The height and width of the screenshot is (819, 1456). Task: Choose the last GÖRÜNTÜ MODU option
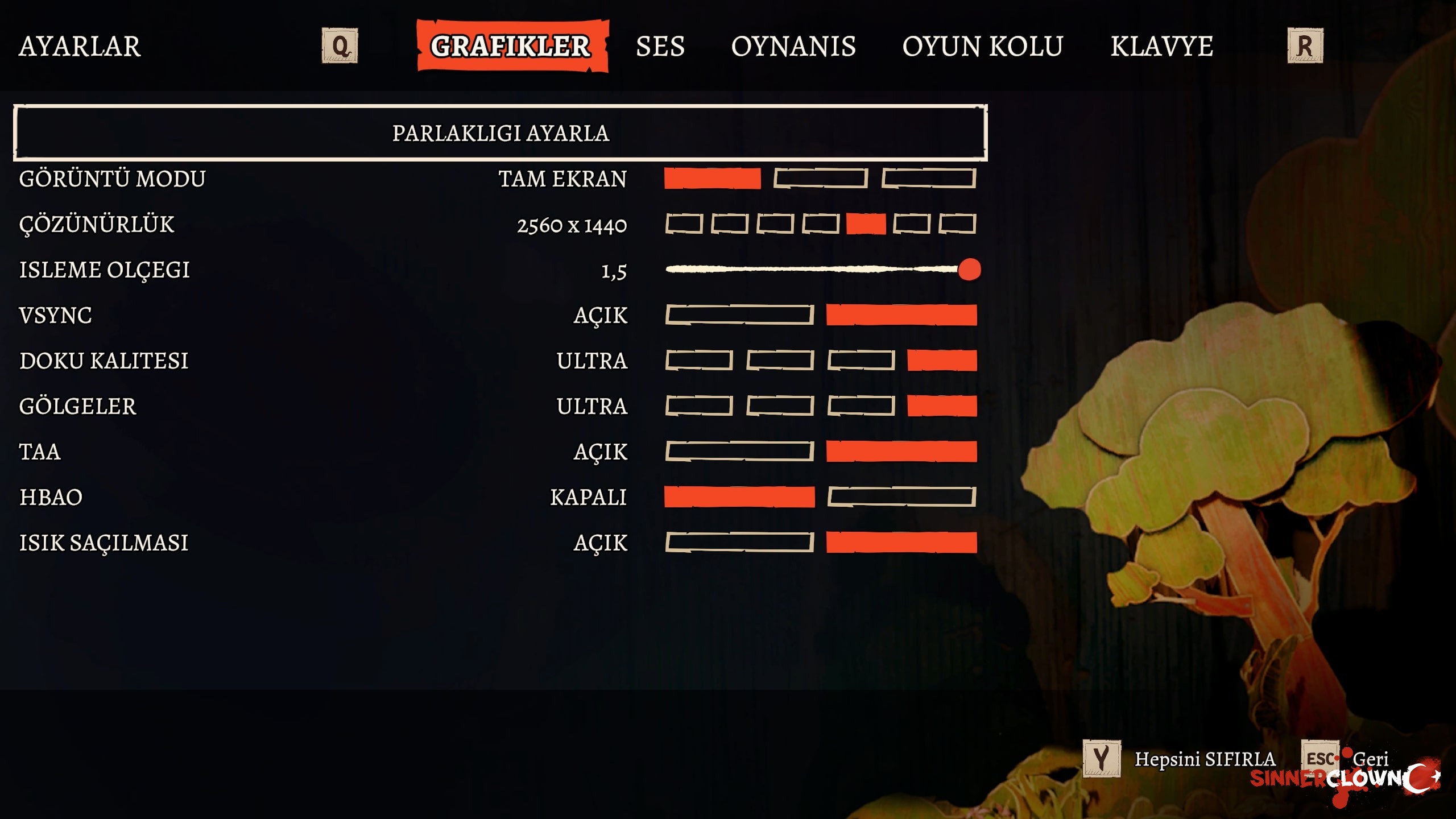pyautogui.click(x=928, y=179)
